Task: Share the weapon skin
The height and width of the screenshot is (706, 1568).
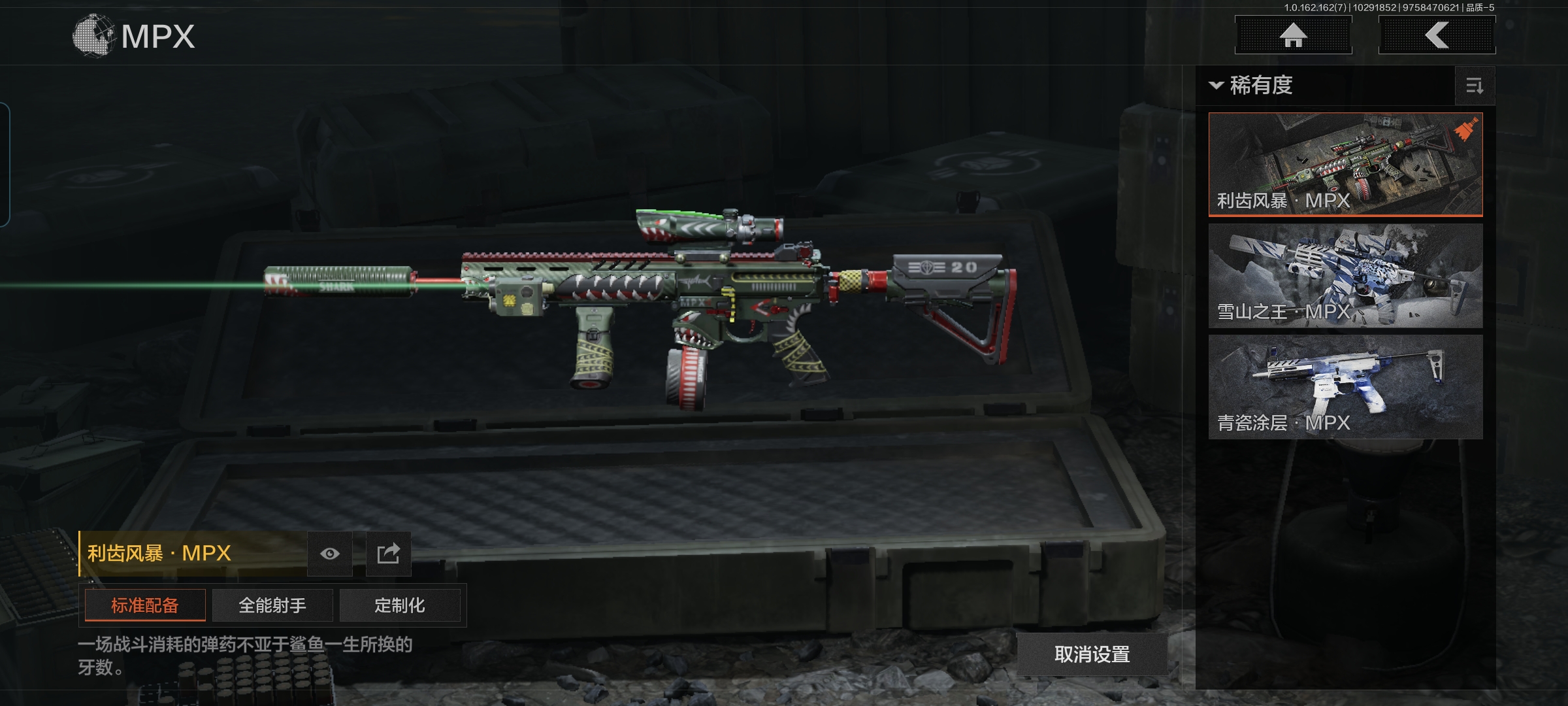Action: (388, 554)
